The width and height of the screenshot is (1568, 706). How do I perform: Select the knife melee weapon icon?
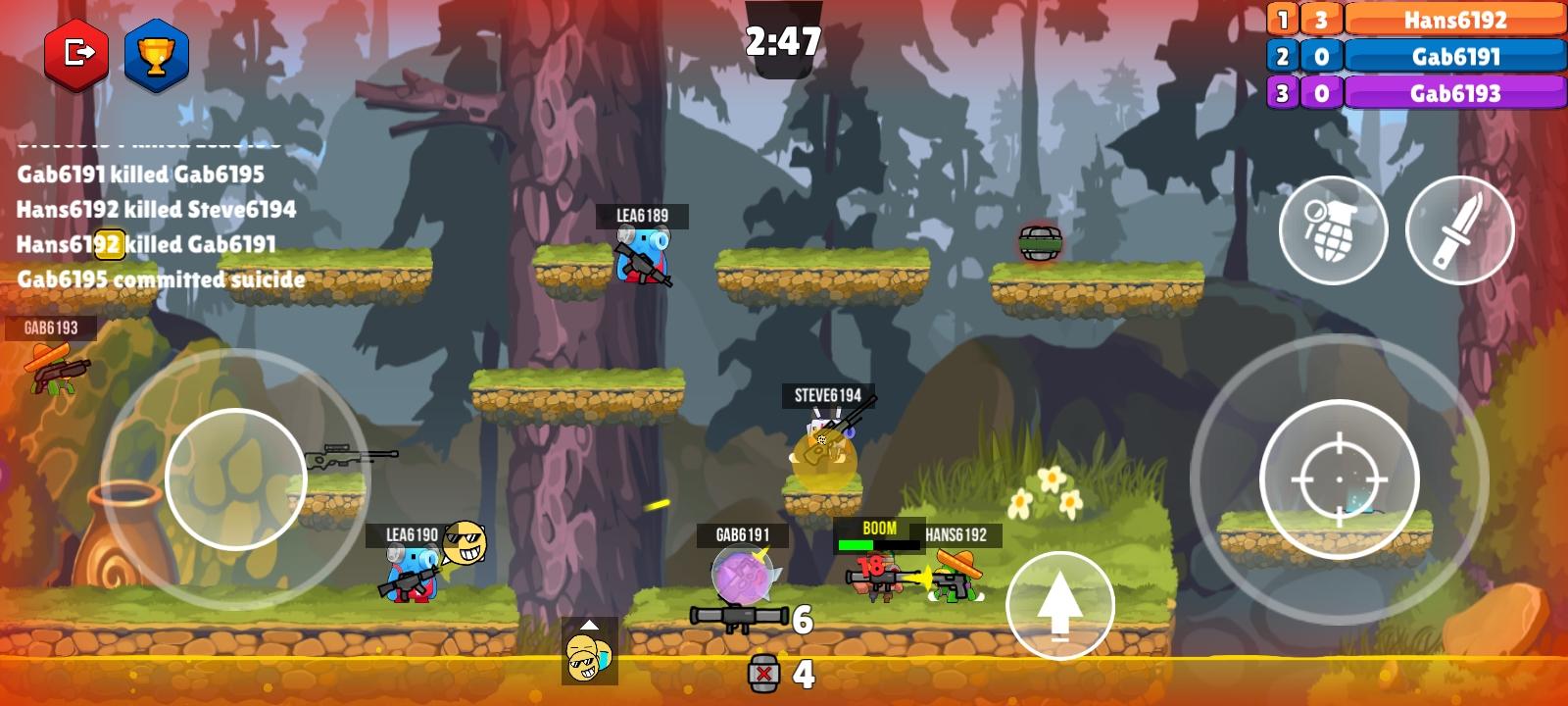[1462, 229]
